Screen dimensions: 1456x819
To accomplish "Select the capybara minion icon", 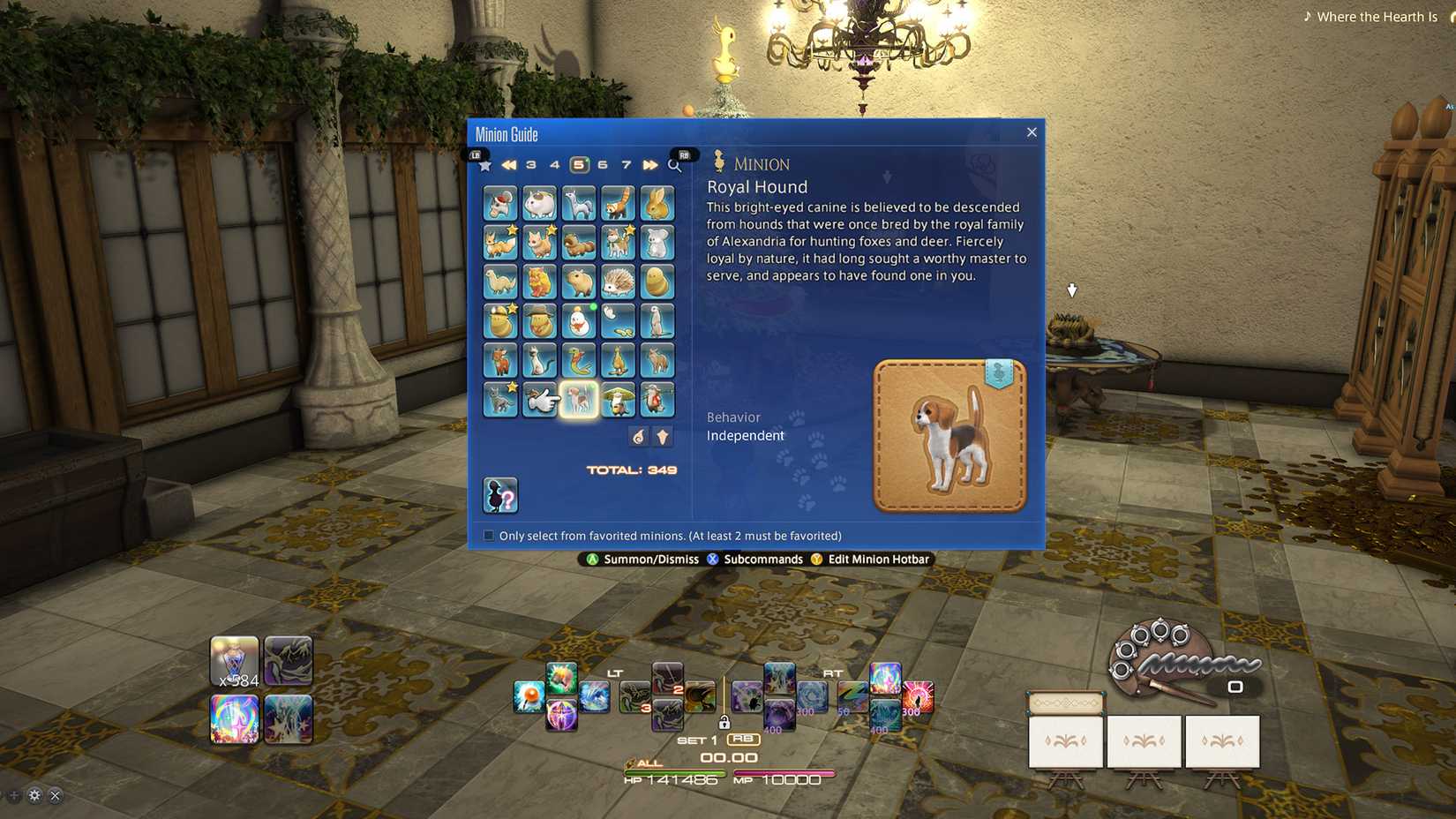I will tap(580, 282).
